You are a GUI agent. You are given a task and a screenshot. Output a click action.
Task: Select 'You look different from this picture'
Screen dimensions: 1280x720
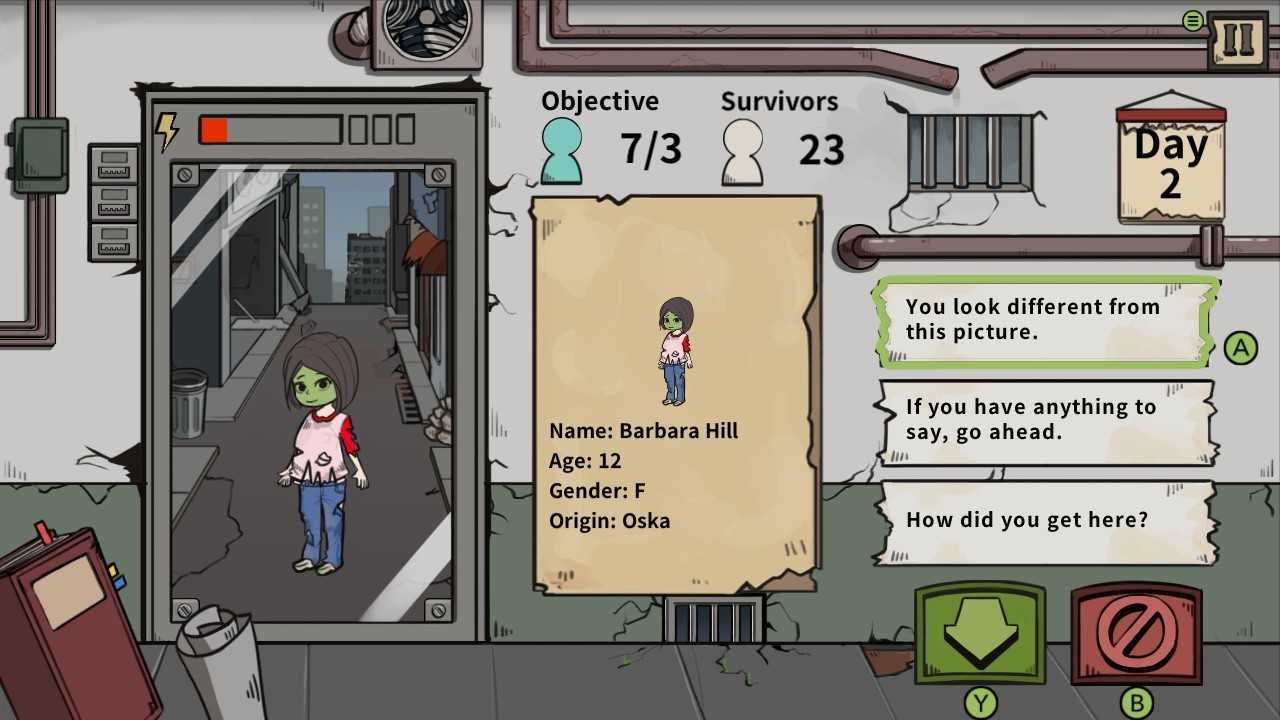(x=1043, y=320)
